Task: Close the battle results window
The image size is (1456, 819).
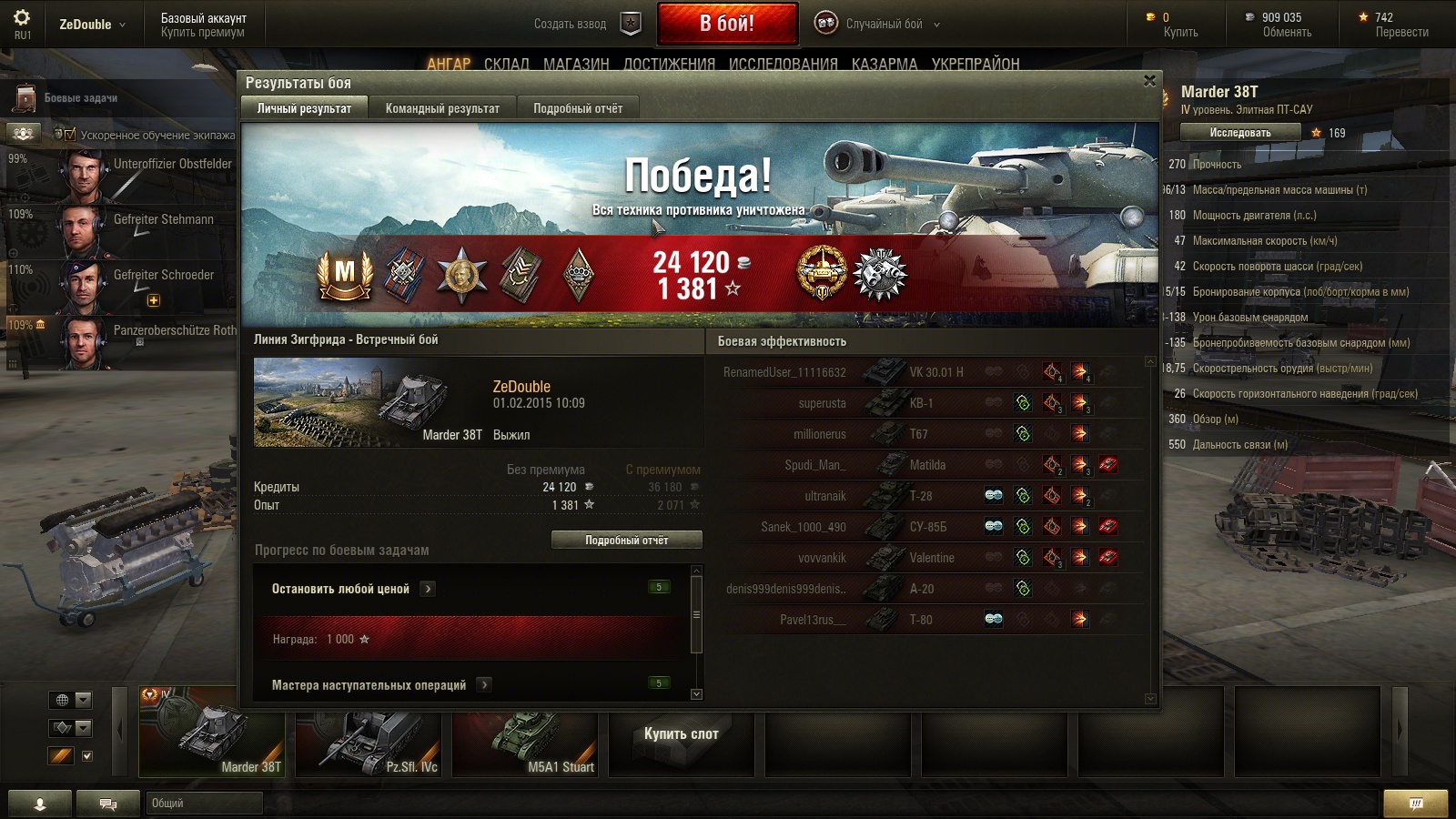Action: 1149,81
